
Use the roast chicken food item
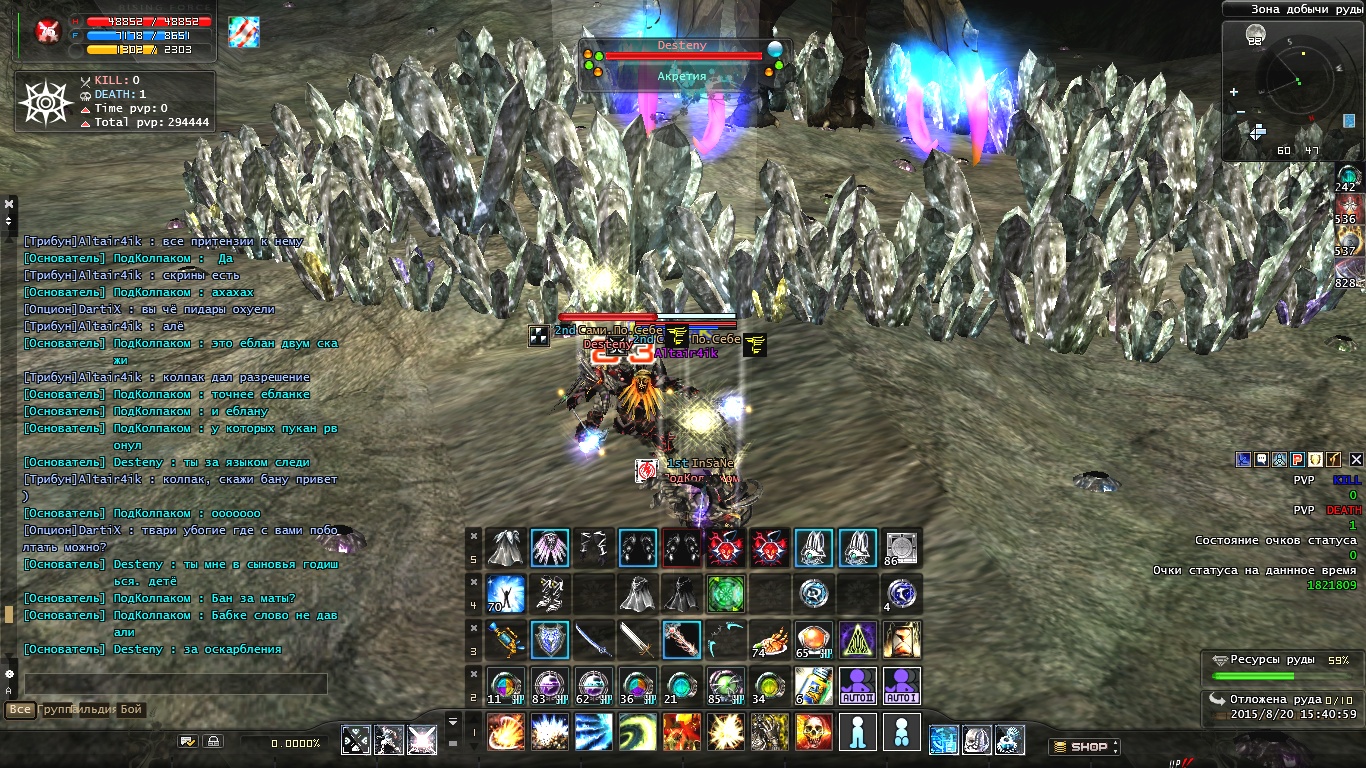[x=769, y=640]
